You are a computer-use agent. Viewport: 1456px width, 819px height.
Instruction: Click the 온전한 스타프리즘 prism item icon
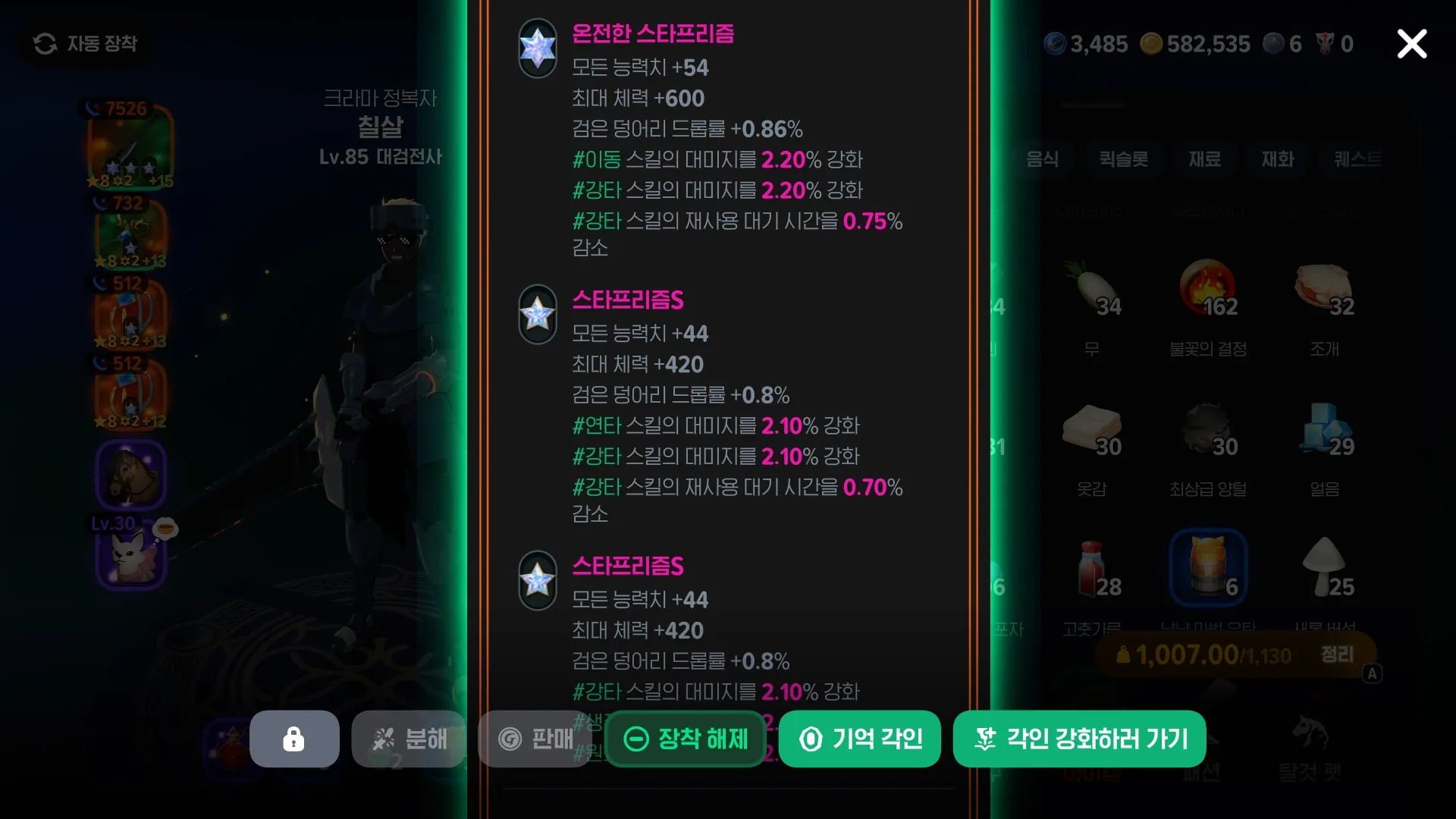(x=538, y=49)
